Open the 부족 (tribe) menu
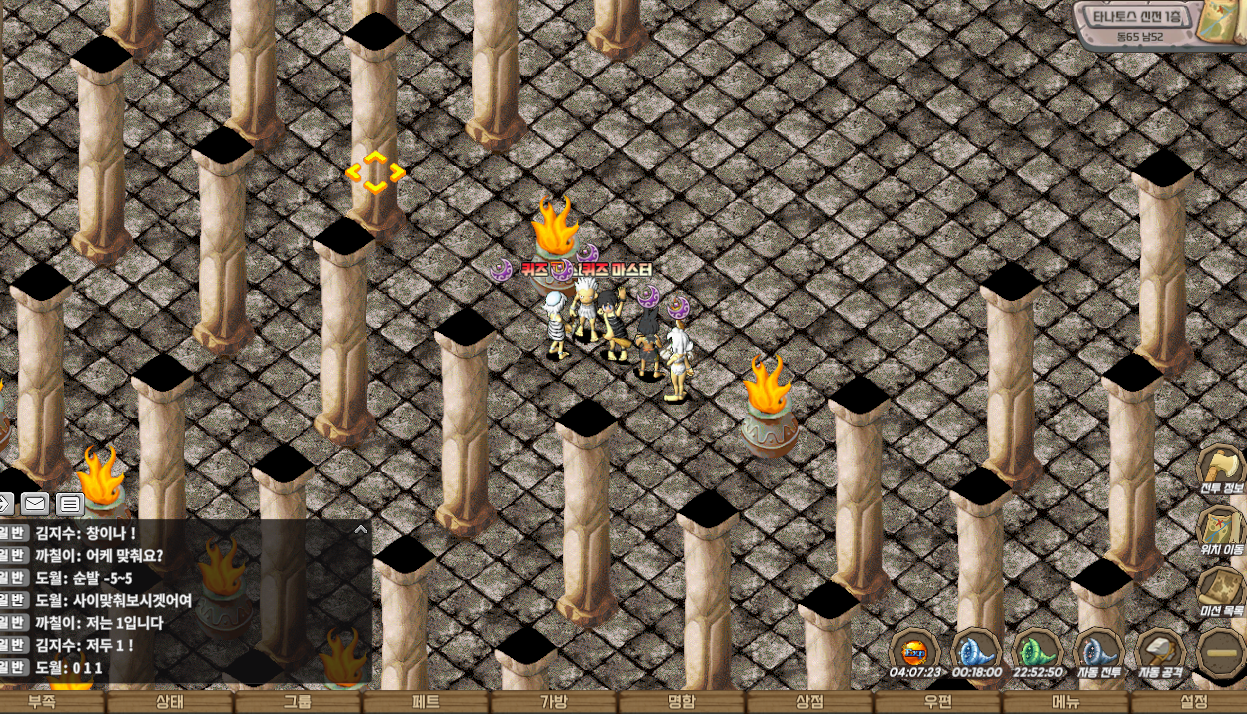 click(x=42, y=702)
